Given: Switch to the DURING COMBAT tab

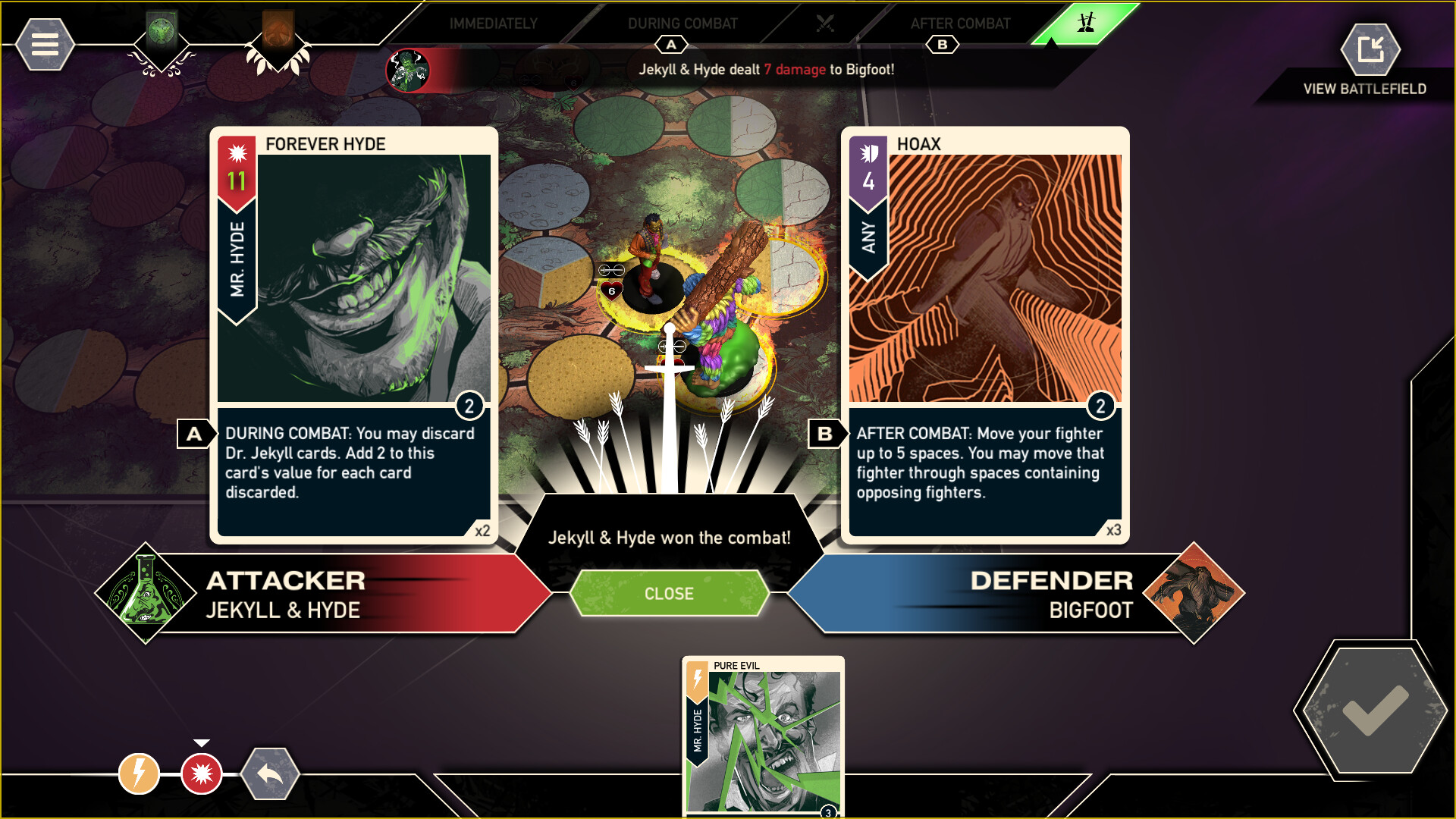Looking at the screenshot, I should pyautogui.click(x=682, y=24).
